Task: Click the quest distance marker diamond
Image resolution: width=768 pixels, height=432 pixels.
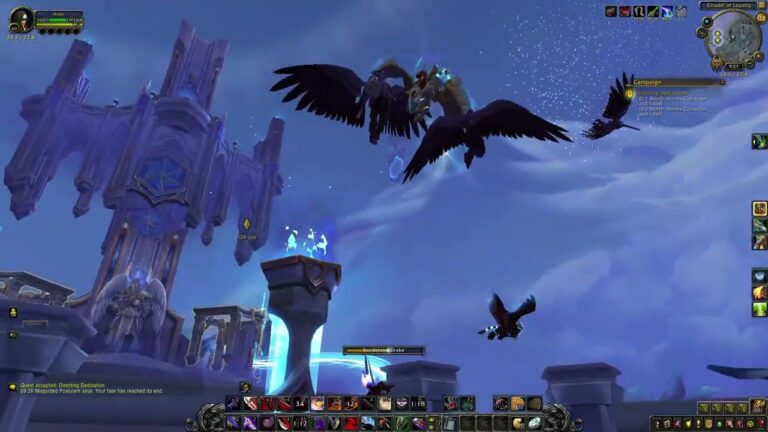Action: point(247,224)
